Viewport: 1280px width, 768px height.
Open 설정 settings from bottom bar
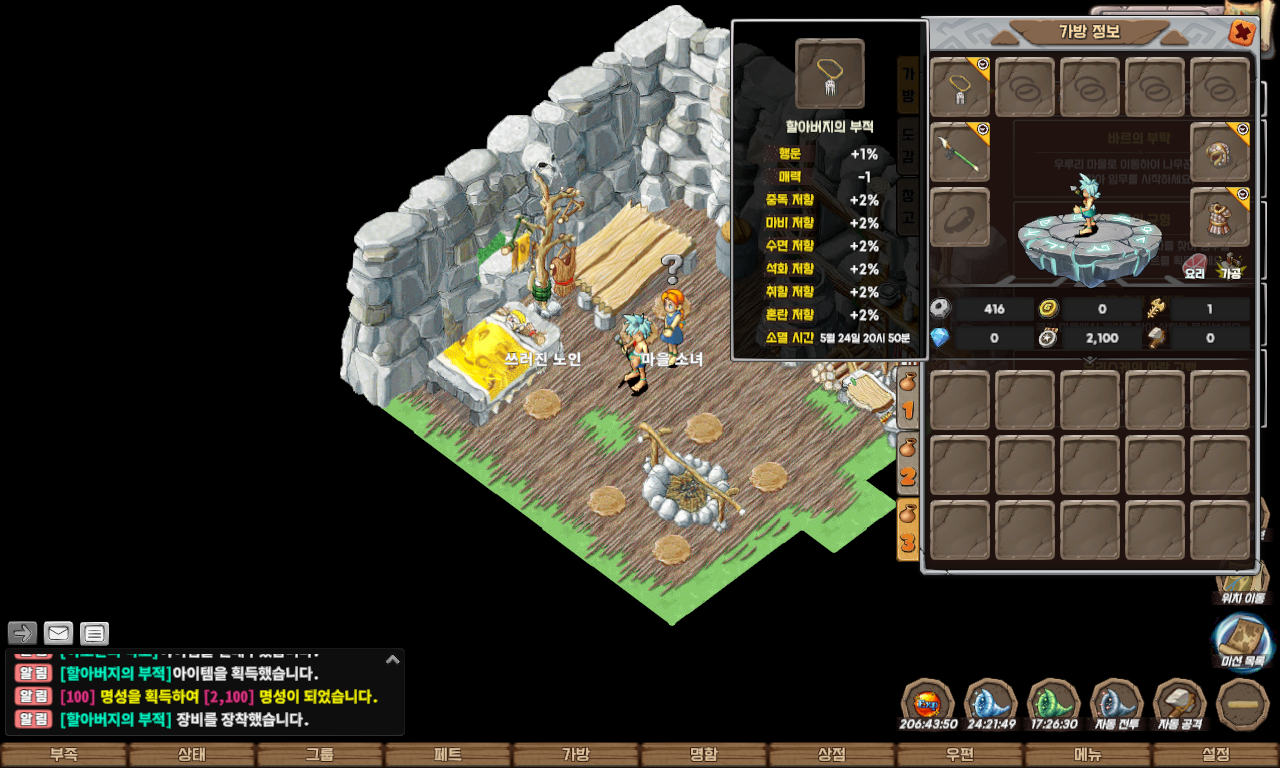coord(1216,755)
